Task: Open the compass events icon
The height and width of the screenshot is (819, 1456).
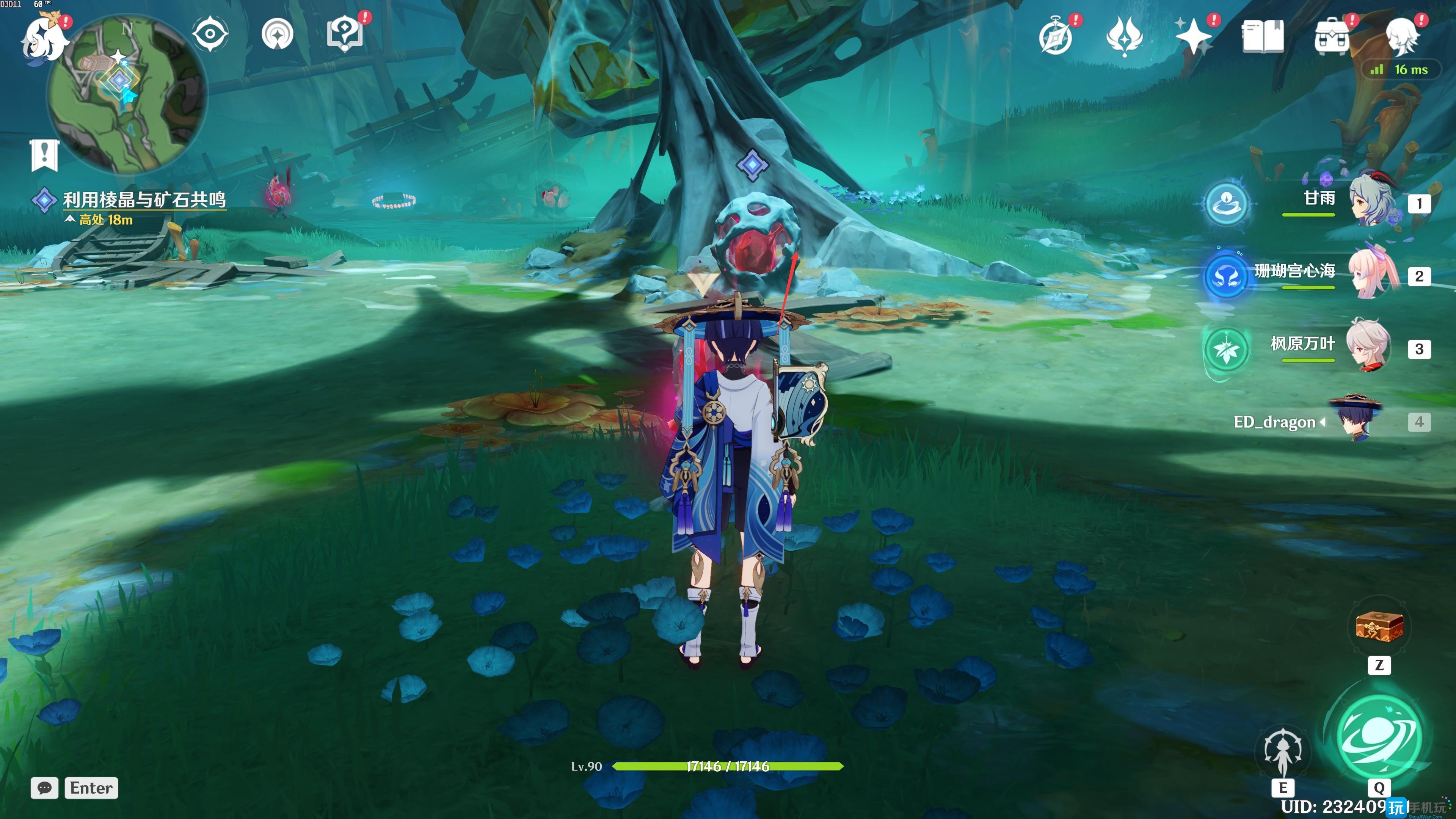Action: tap(1055, 37)
